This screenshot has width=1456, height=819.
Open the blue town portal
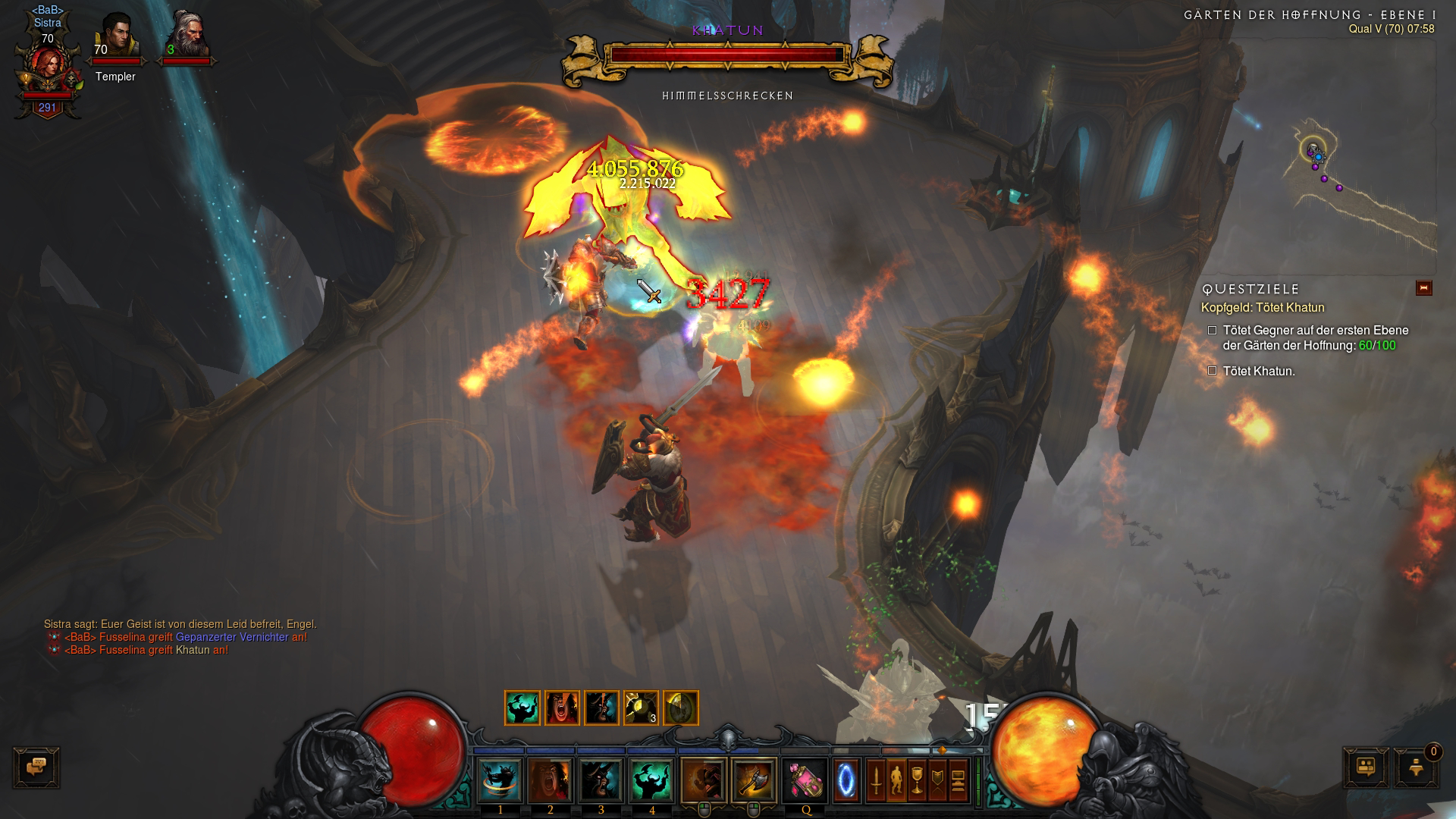pos(846,780)
